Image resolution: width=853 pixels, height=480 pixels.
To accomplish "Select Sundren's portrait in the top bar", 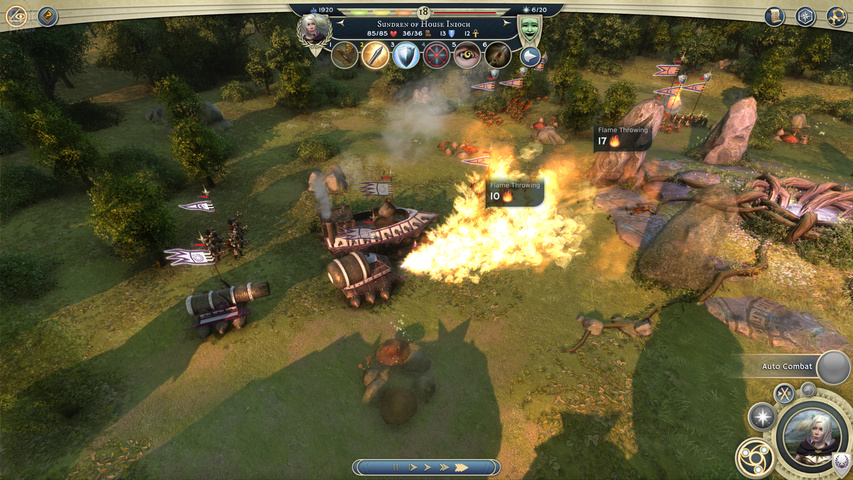I will [x=314, y=27].
